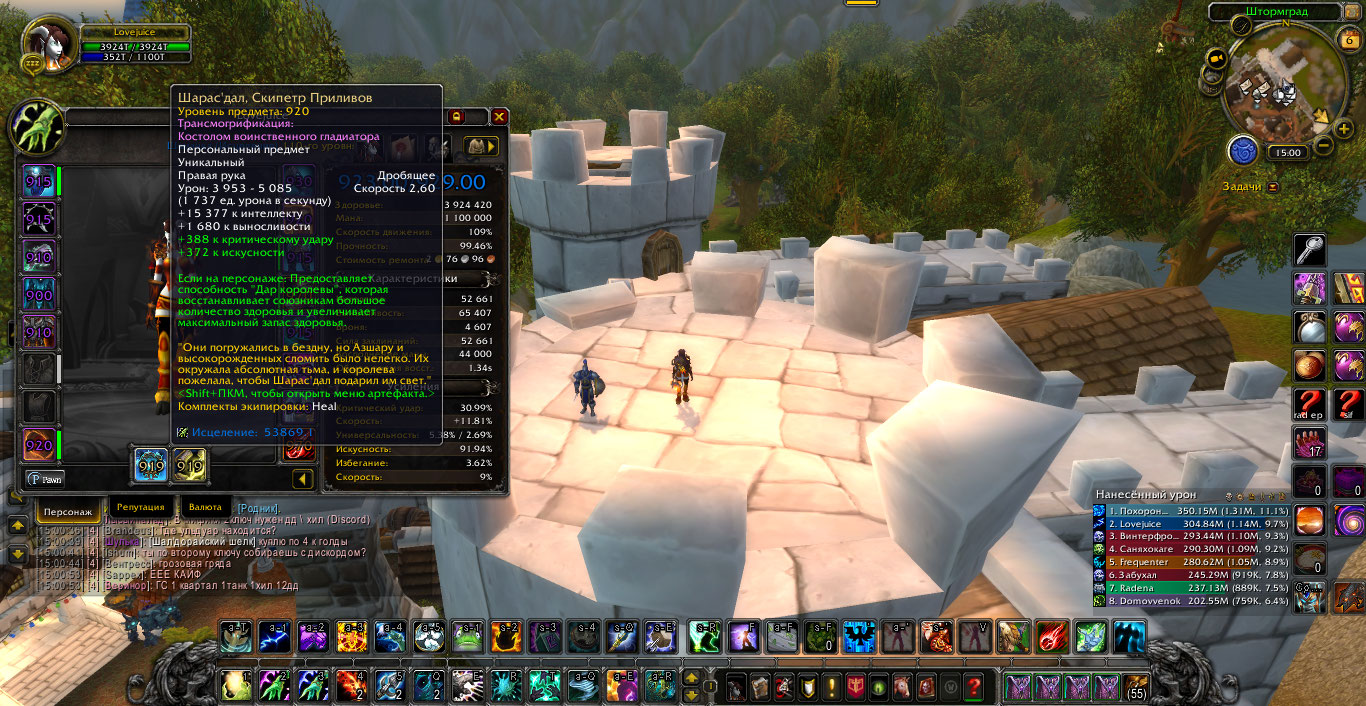1366x706 pixels.
Task: Select the item level 900 equipment slot
Action: click(x=39, y=294)
